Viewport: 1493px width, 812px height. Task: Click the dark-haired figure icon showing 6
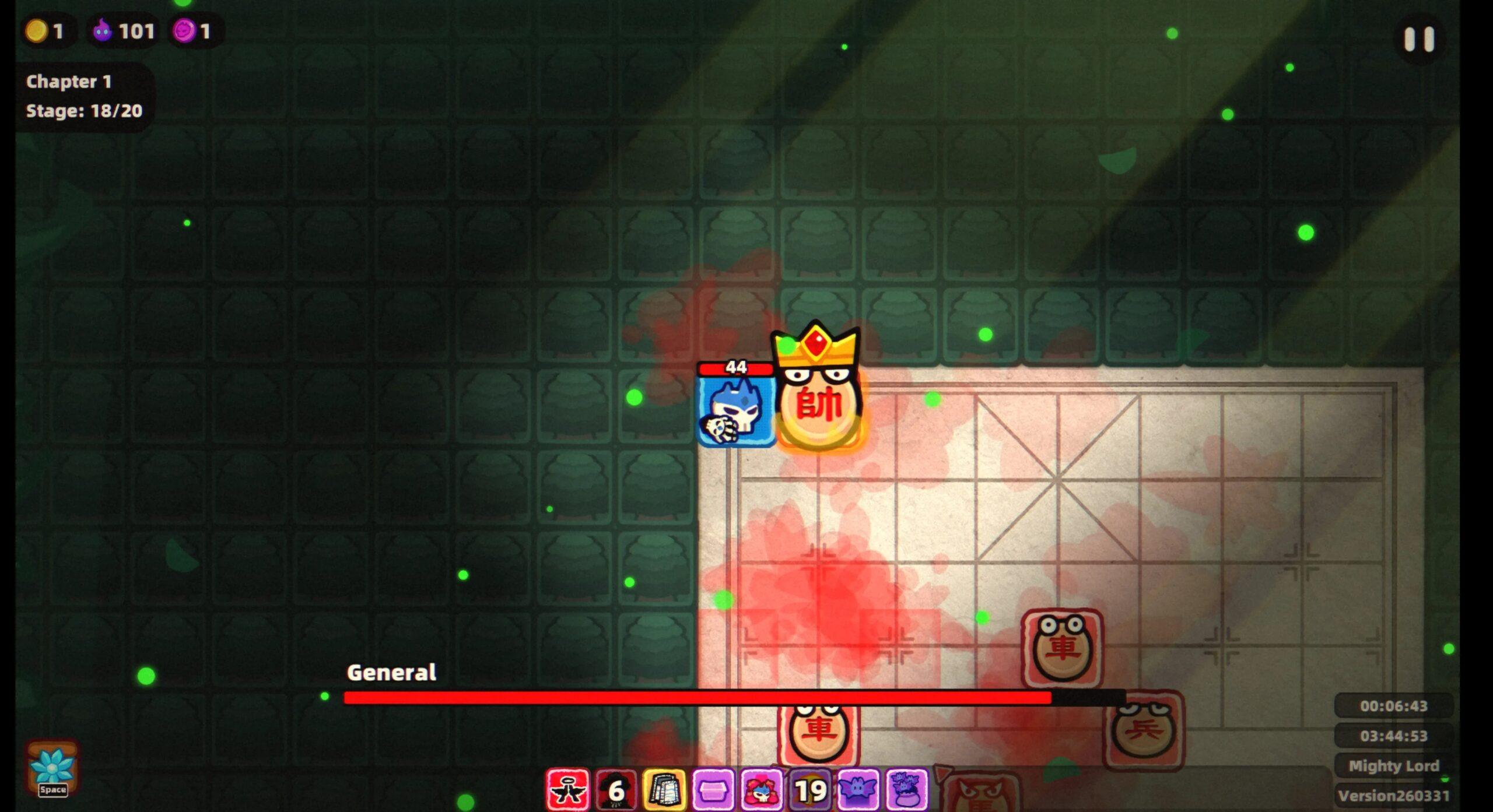point(615,790)
